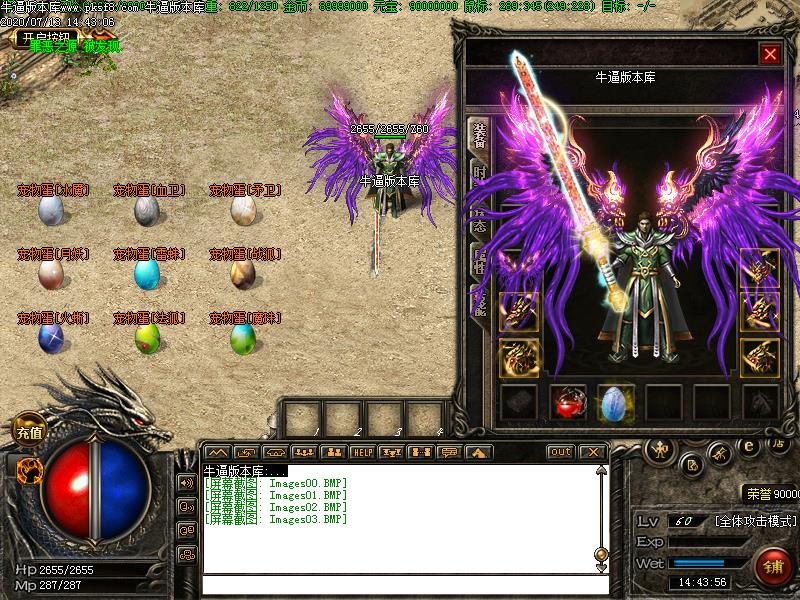
Task: Close the character equipment panel
Action: [769, 54]
